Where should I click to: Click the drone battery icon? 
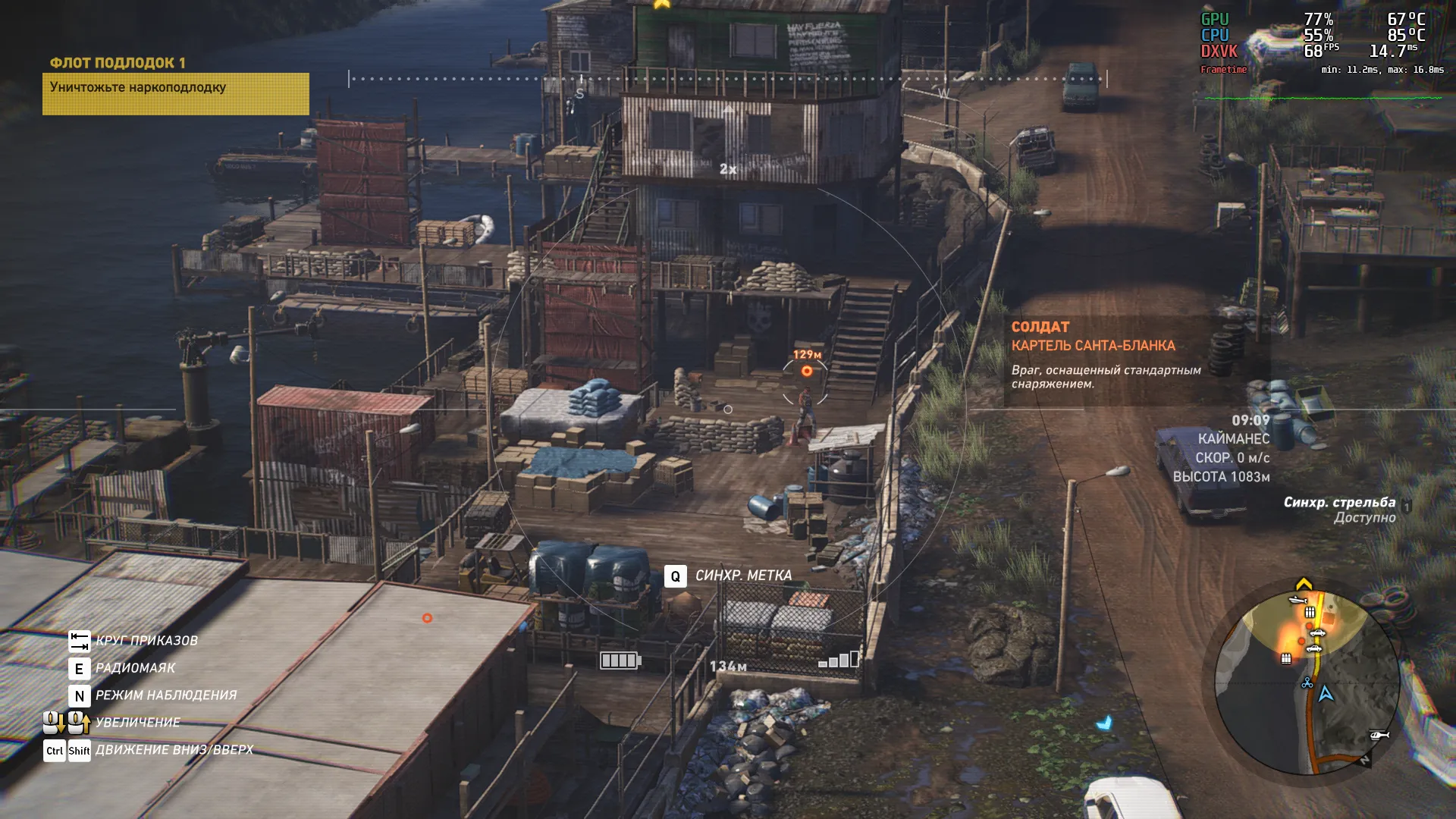pos(620,661)
